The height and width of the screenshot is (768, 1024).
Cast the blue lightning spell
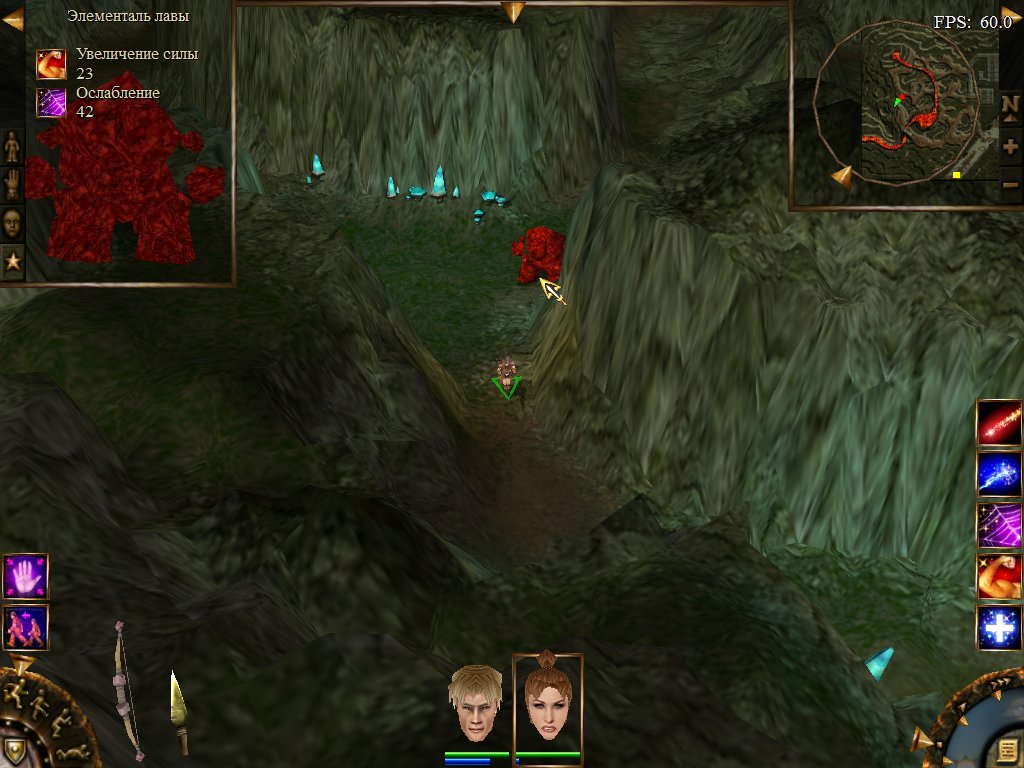coord(999,474)
